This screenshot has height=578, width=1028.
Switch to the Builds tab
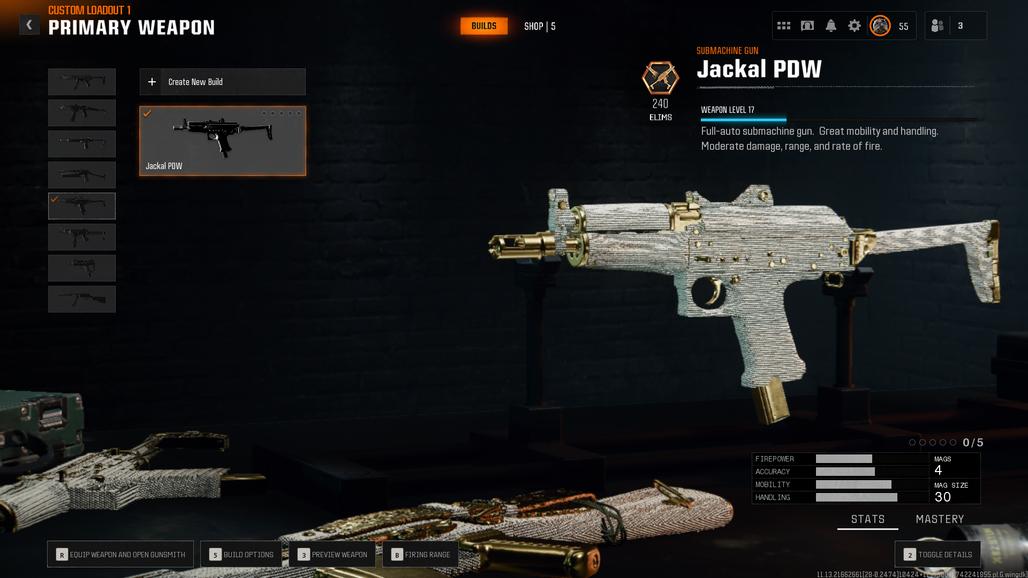(484, 26)
